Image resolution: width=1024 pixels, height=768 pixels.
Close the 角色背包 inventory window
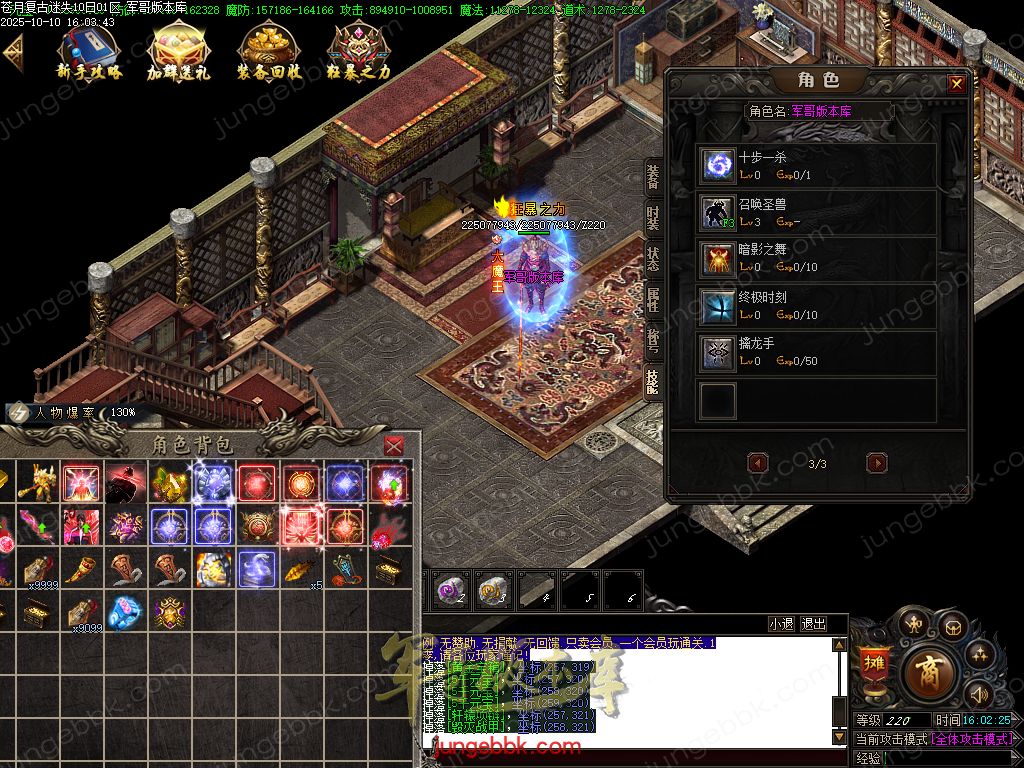click(395, 445)
